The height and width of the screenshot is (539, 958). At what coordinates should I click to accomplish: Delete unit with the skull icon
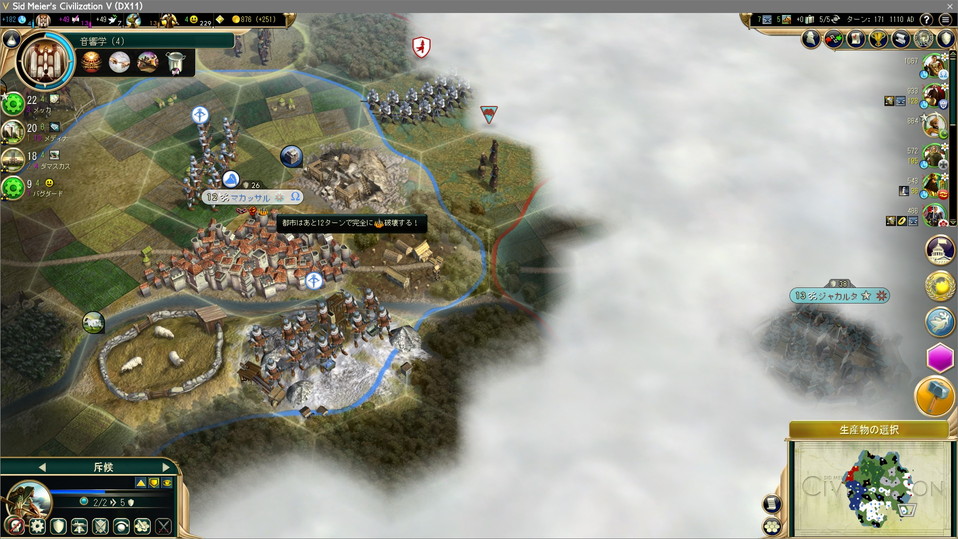12,526
